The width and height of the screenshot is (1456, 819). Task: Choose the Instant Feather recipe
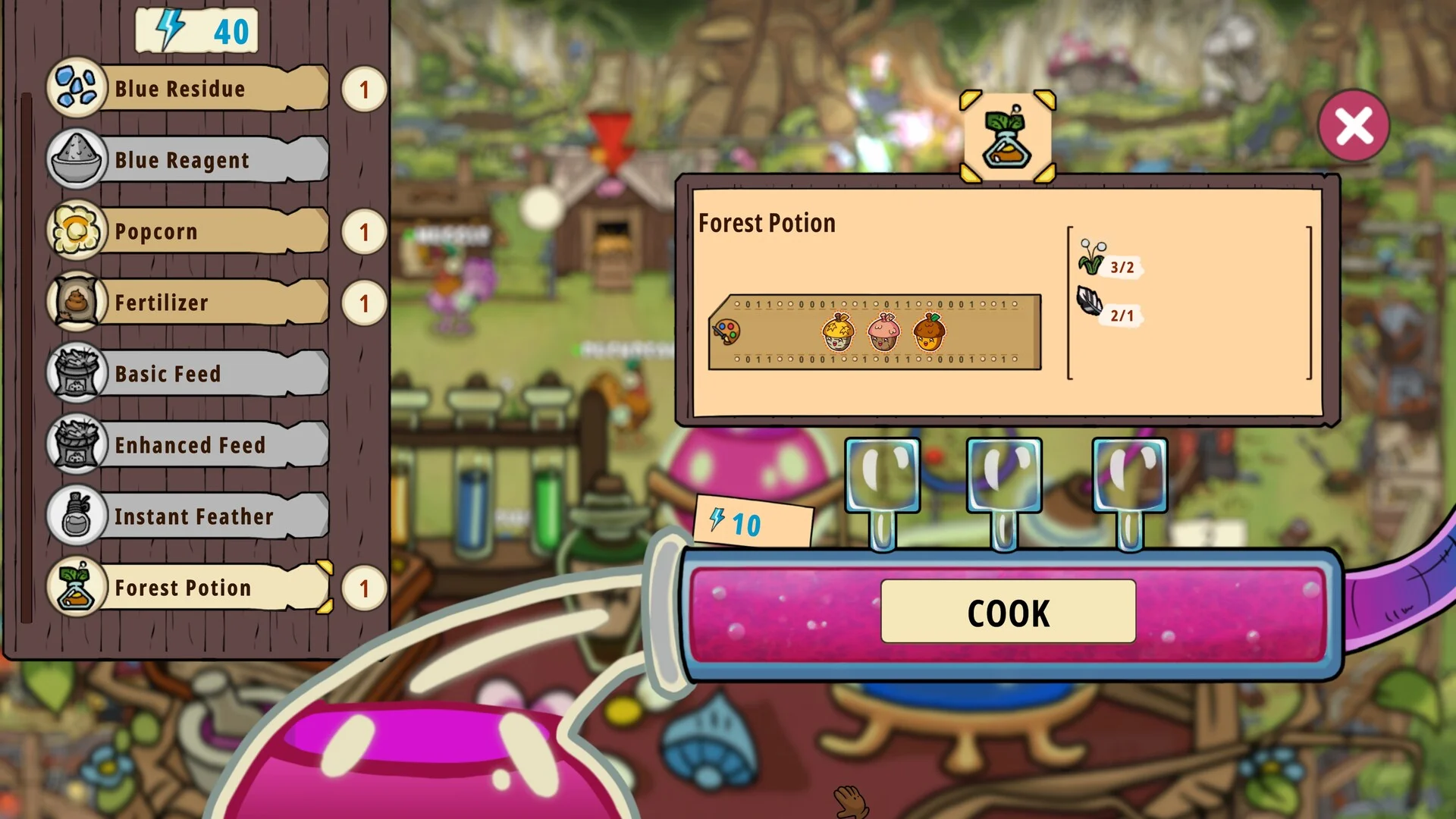point(190,516)
